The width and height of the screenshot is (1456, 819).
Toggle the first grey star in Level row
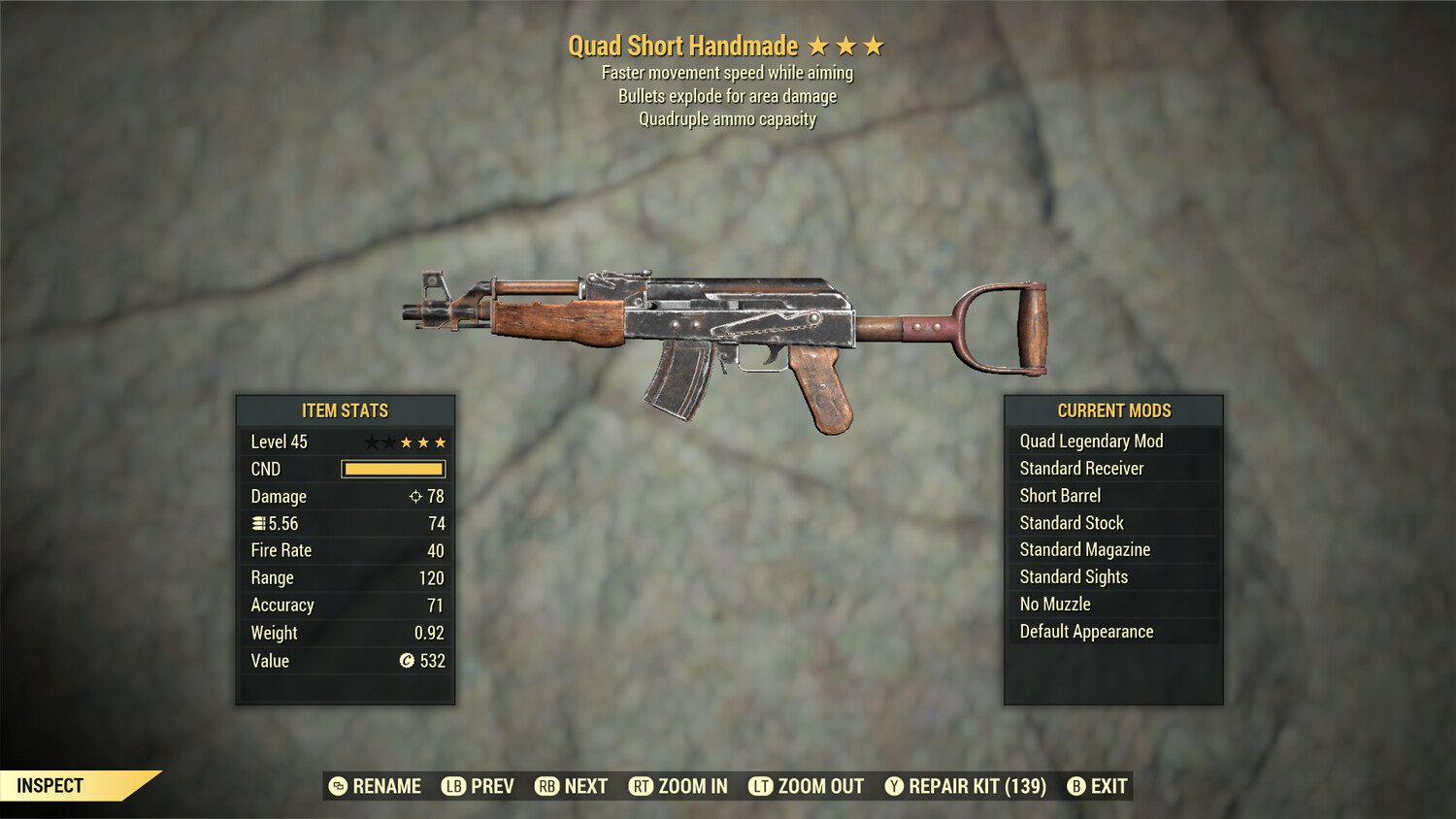[373, 442]
